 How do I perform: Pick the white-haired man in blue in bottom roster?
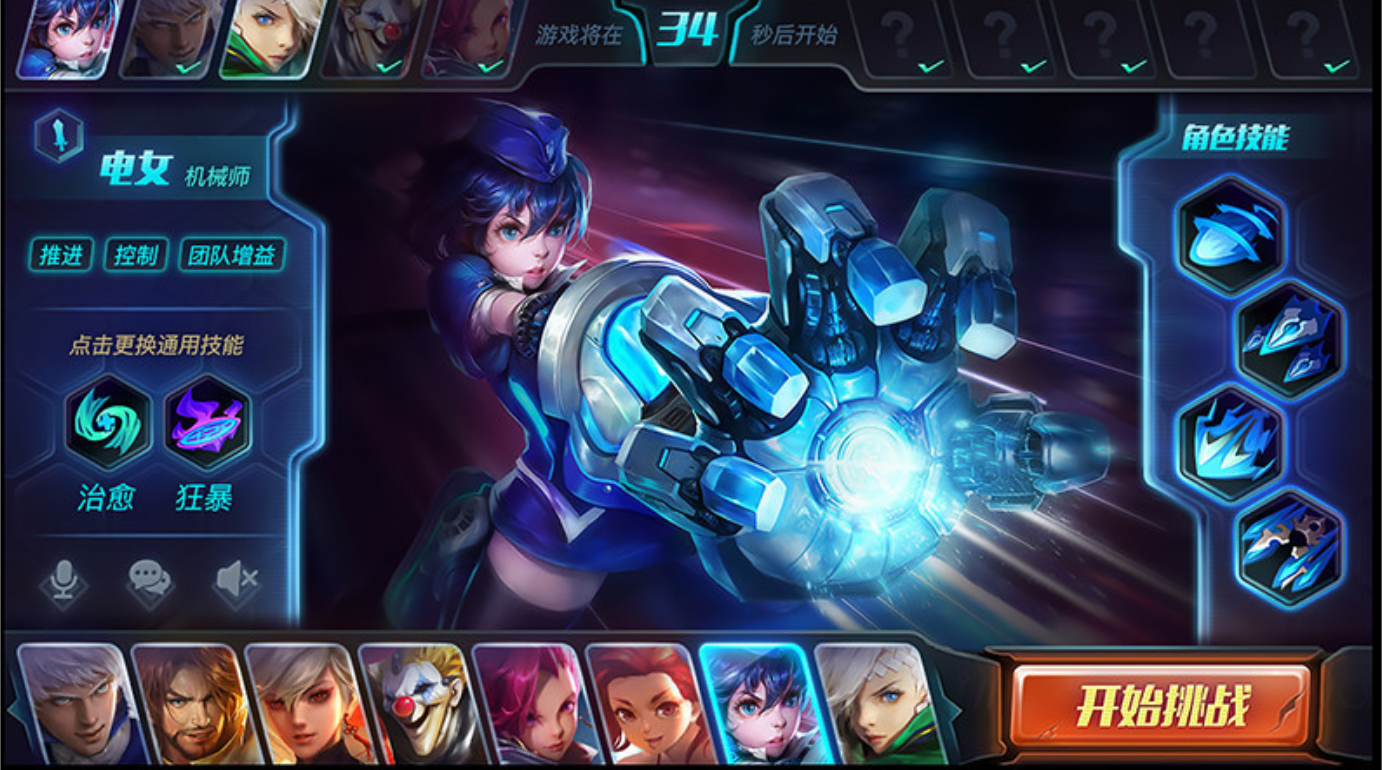tap(75, 703)
